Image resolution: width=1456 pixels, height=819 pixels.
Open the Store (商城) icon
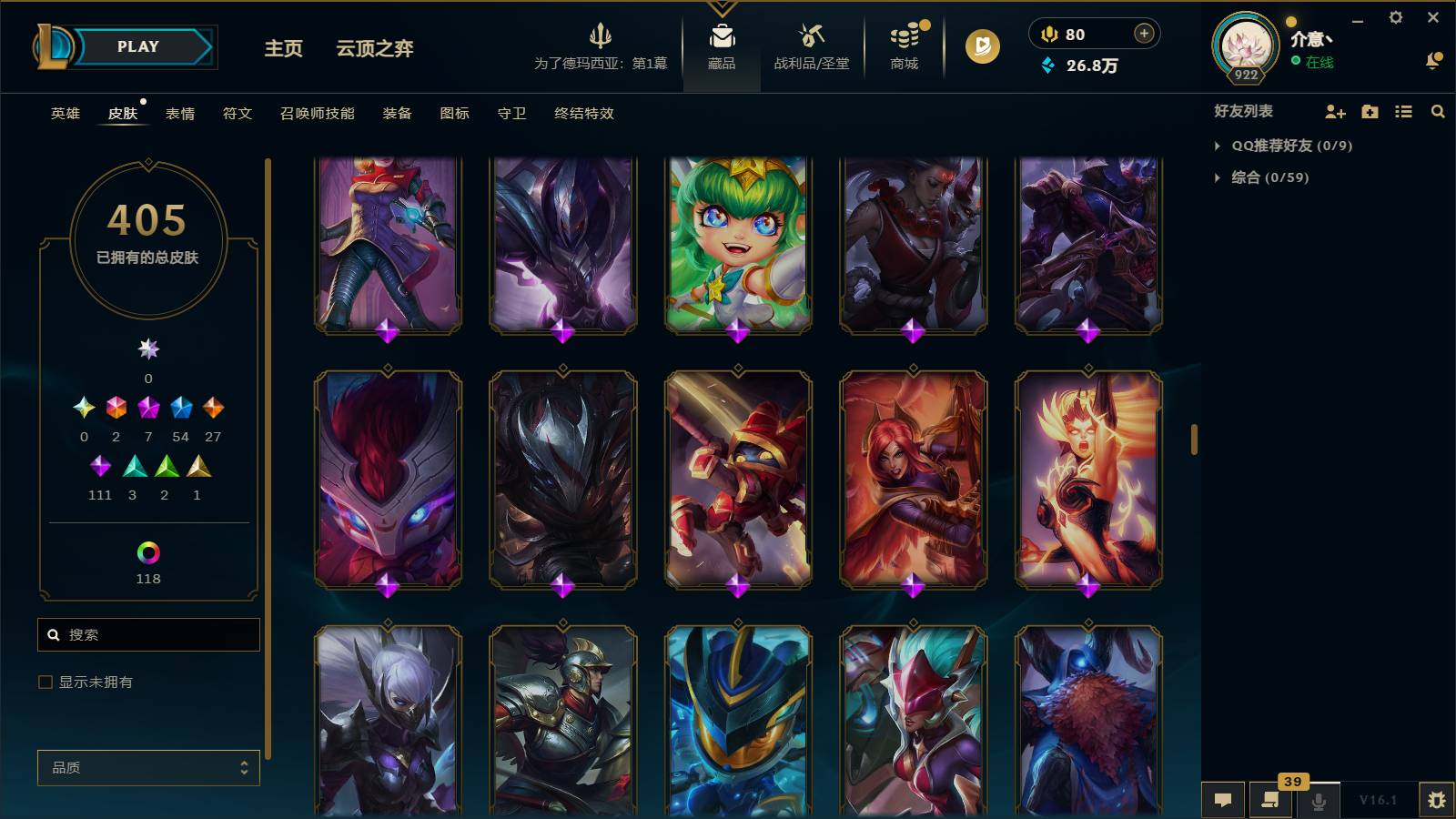coord(902,41)
